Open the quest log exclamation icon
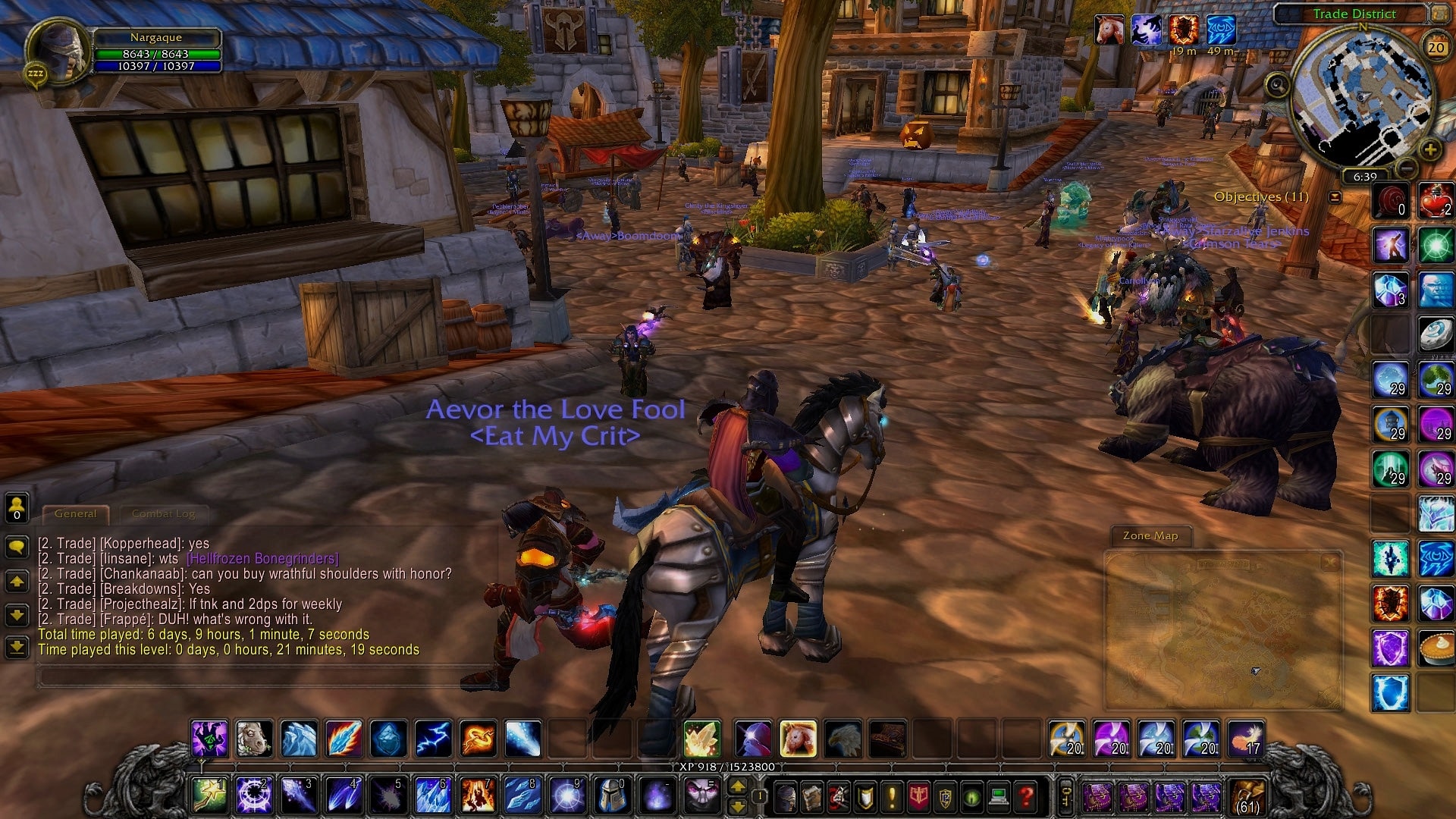 (892, 796)
